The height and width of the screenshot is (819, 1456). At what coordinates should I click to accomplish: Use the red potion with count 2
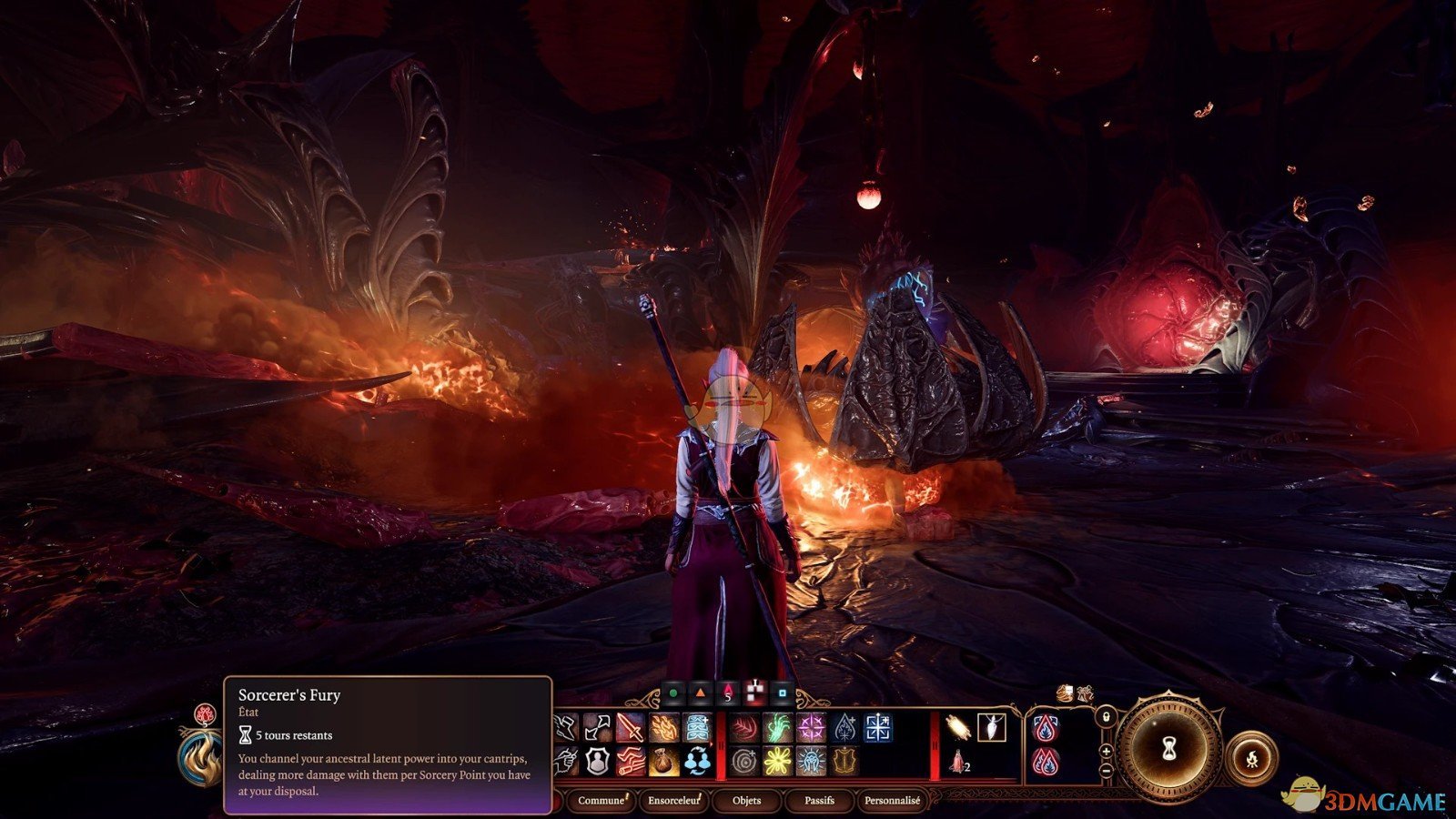(x=957, y=761)
